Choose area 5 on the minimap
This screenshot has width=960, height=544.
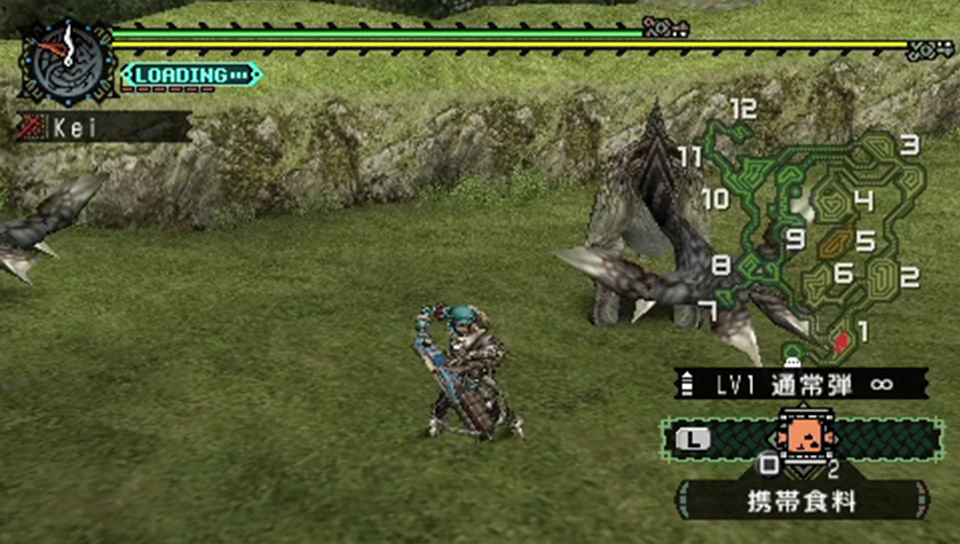865,241
